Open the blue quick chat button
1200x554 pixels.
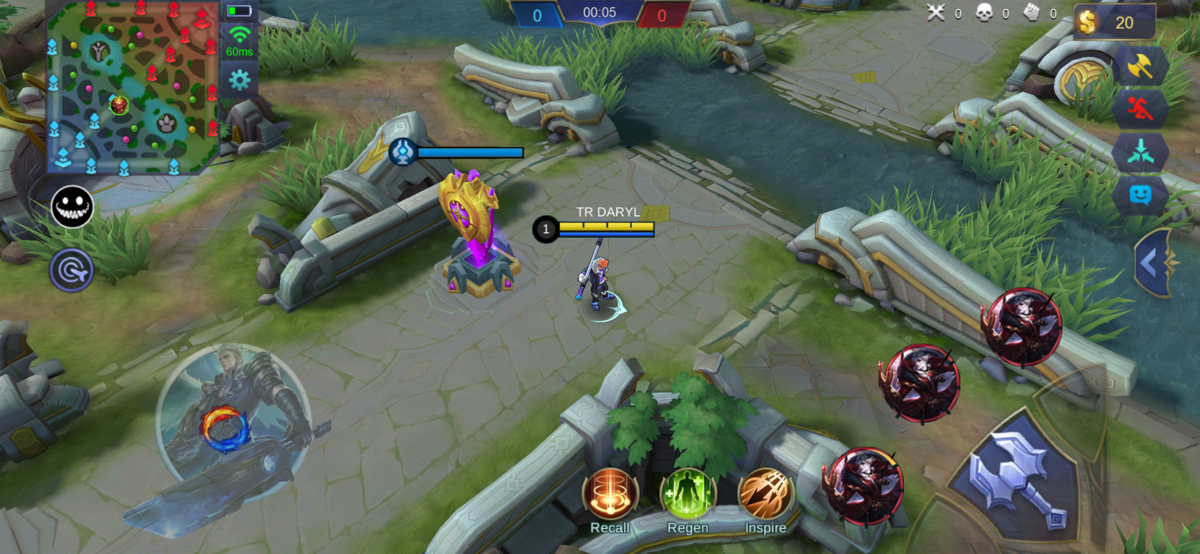pyautogui.click(x=1141, y=195)
